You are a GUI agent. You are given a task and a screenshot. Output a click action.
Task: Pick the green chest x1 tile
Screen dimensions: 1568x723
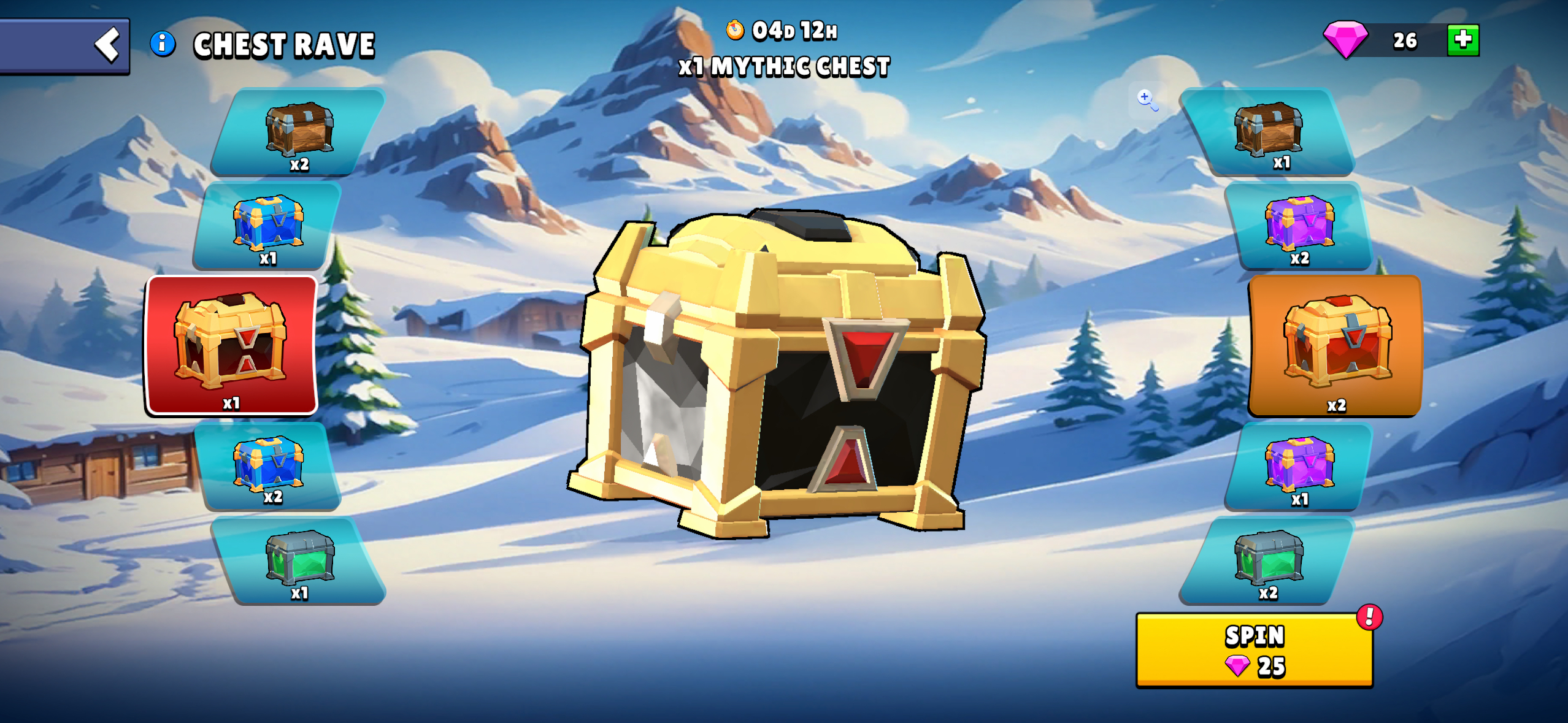pos(299,561)
